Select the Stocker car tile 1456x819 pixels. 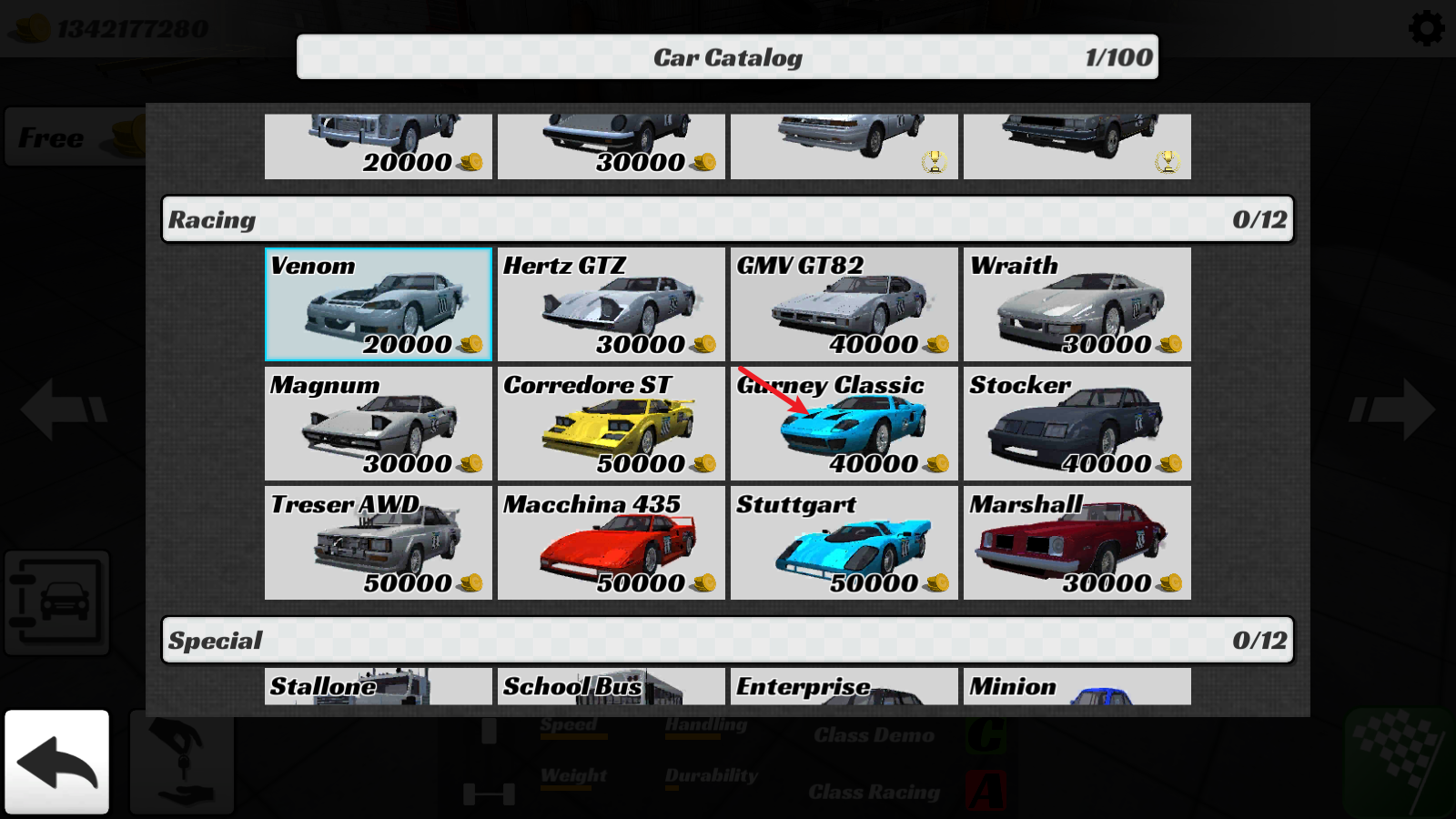(x=1077, y=424)
